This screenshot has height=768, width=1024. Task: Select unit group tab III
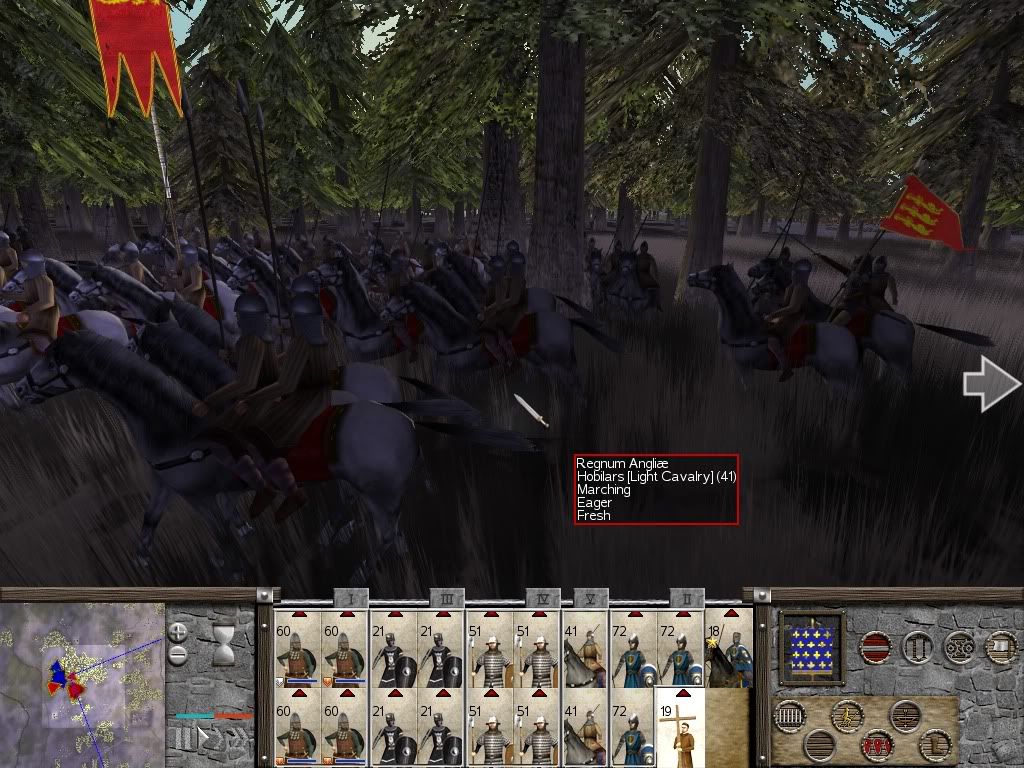point(446,597)
